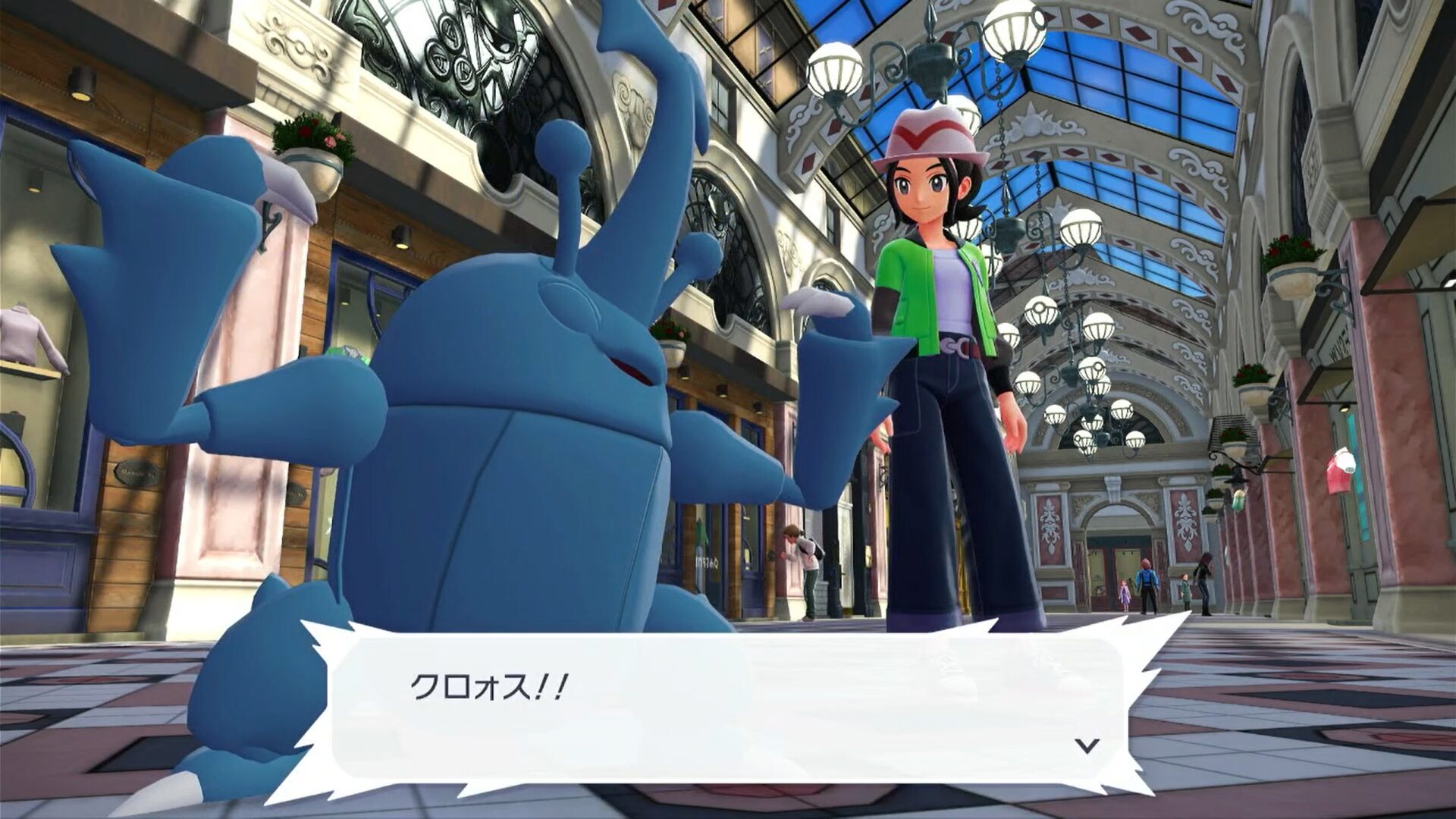Advance dialogue with the down arrow indicator

1087,746
